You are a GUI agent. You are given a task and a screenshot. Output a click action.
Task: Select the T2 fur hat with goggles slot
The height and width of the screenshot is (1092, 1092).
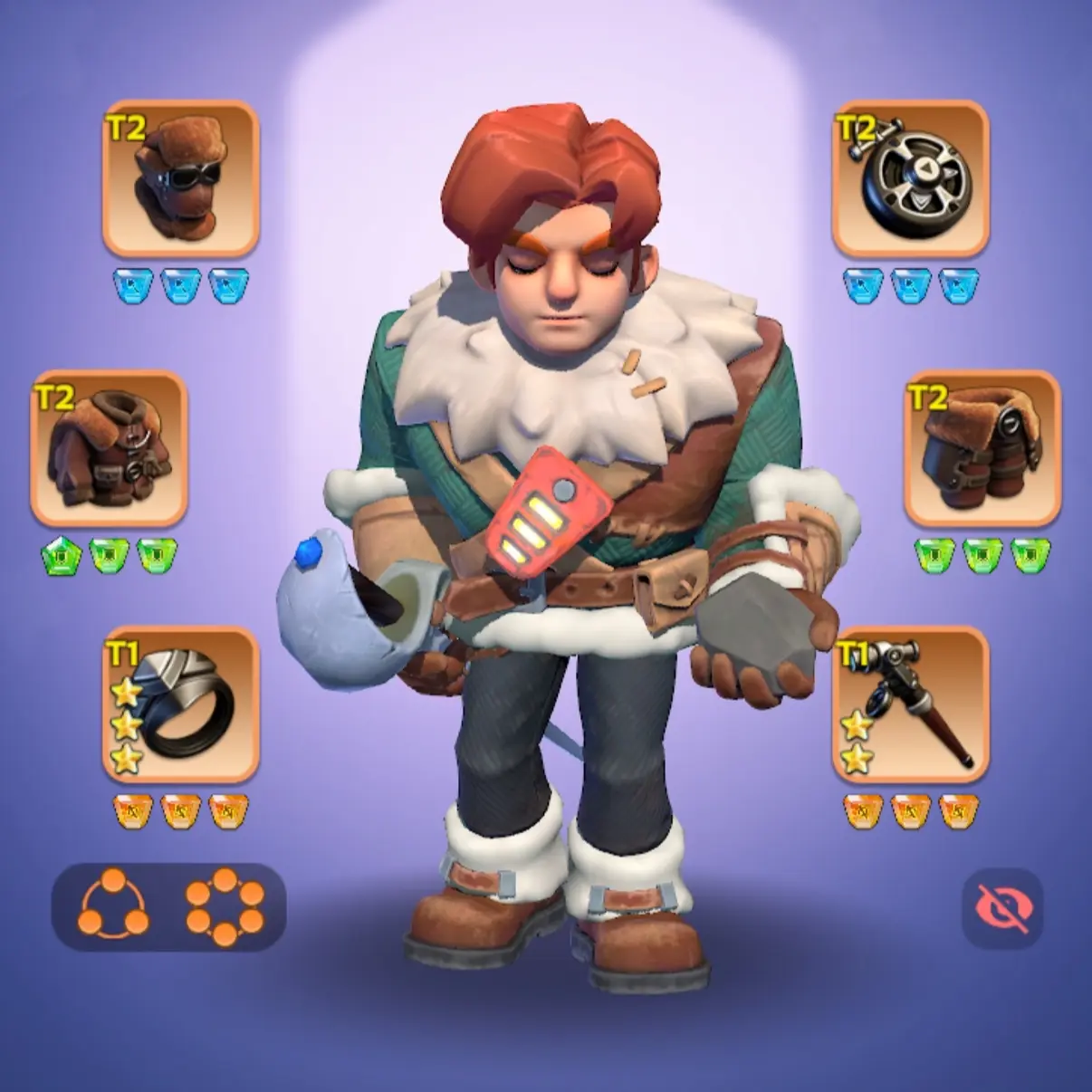[x=181, y=178]
